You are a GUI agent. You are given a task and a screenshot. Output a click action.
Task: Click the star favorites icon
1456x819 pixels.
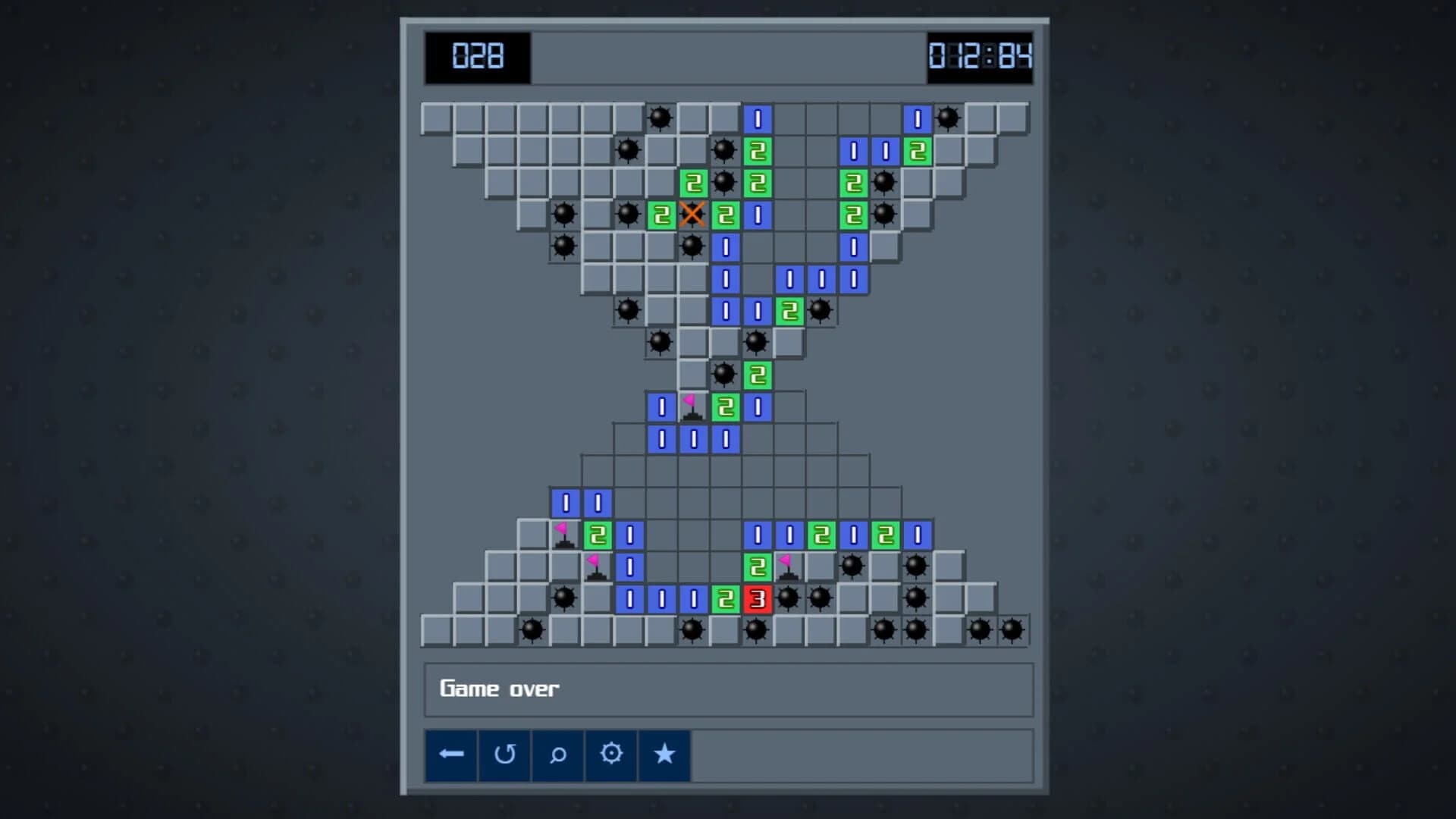coord(664,755)
